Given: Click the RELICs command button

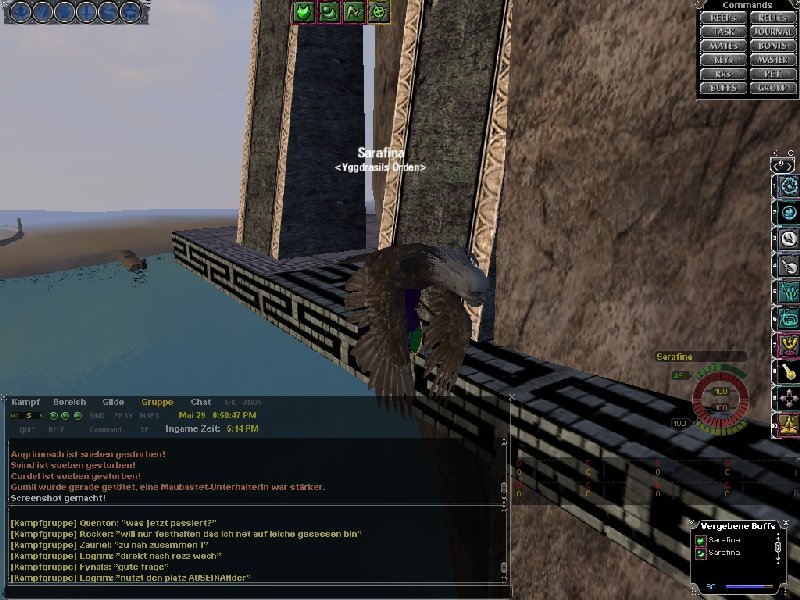Looking at the screenshot, I should click(x=773, y=18).
